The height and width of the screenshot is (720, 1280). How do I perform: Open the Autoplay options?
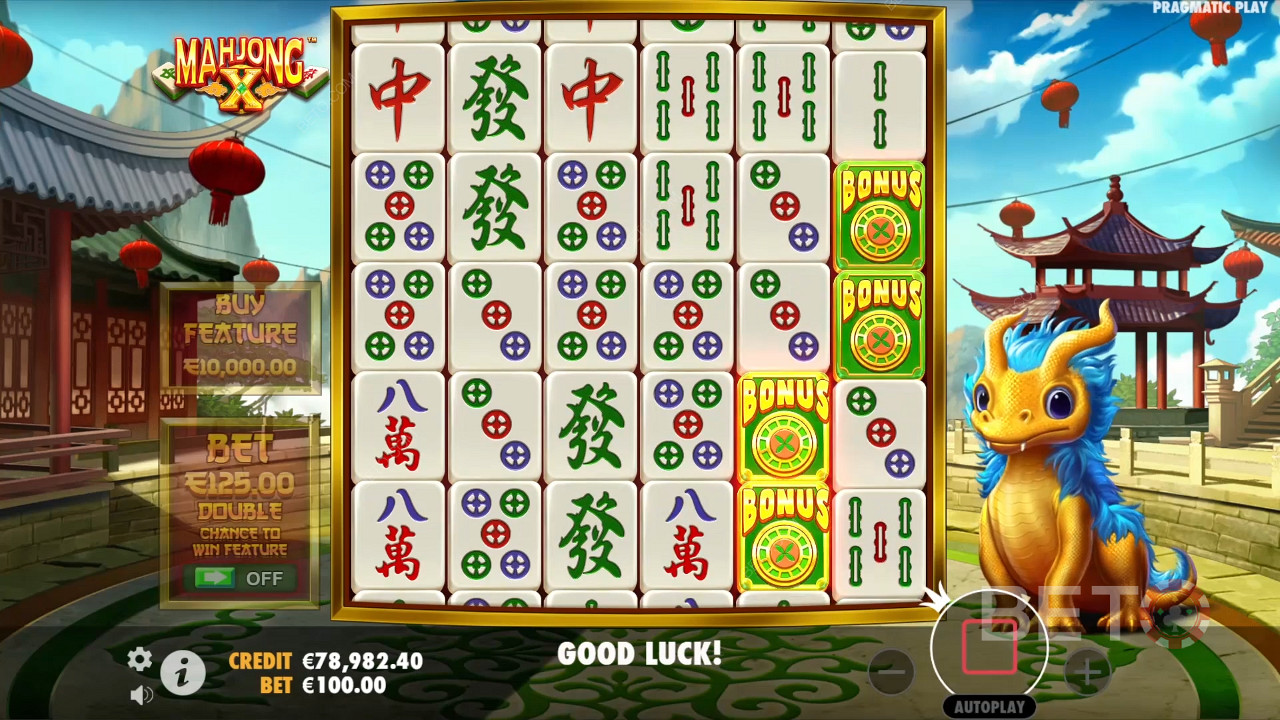(x=989, y=706)
